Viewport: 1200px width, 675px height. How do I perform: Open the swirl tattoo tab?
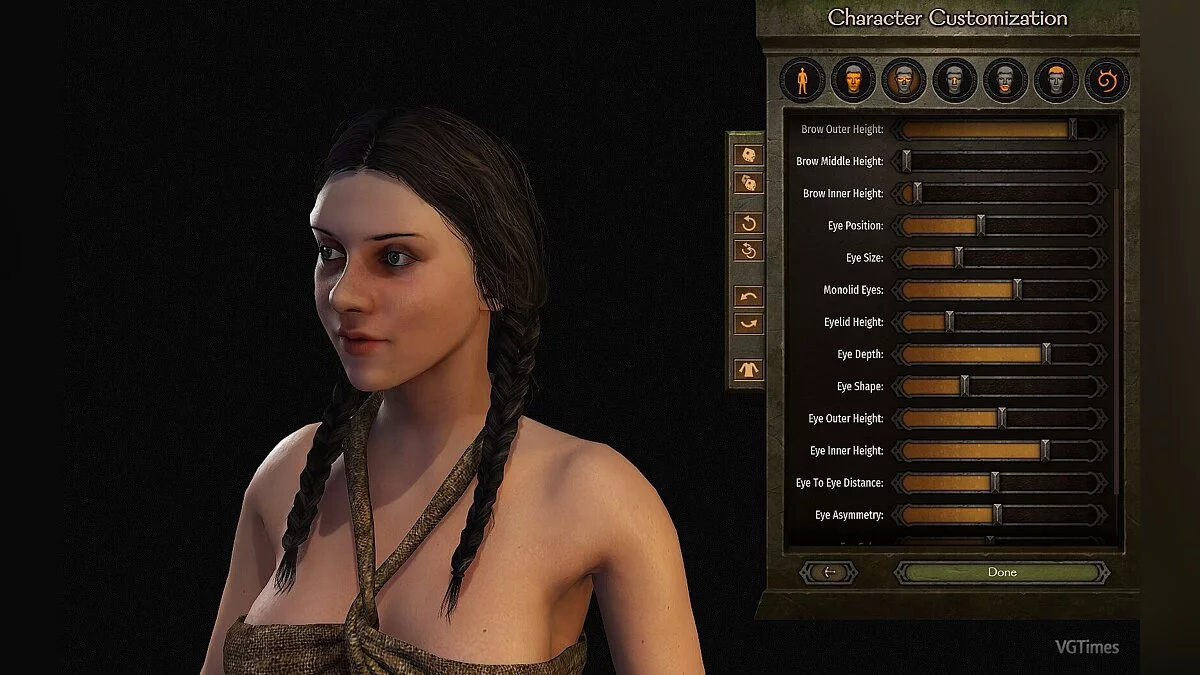point(1107,80)
